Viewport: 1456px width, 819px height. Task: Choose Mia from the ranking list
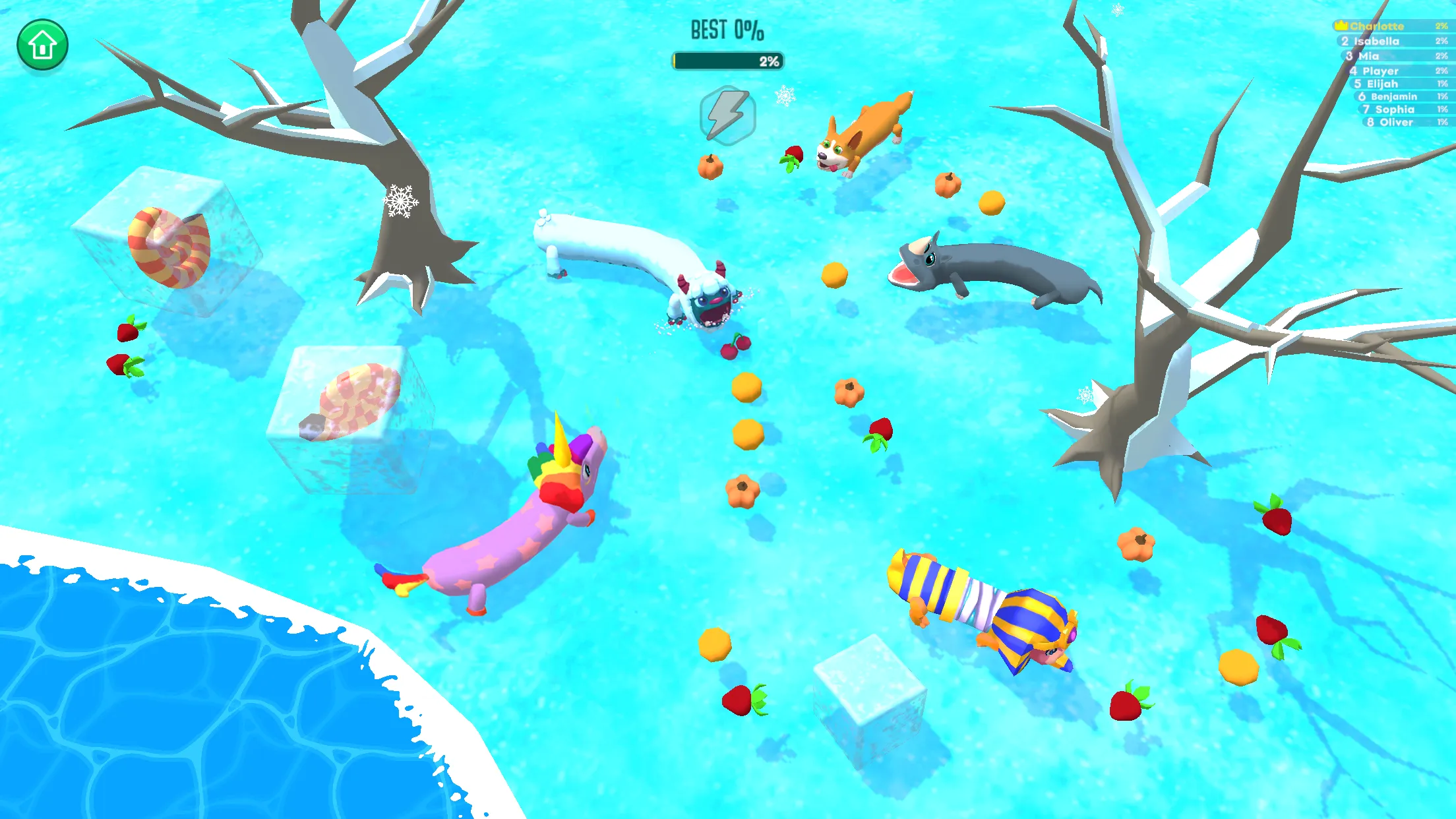point(1368,56)
